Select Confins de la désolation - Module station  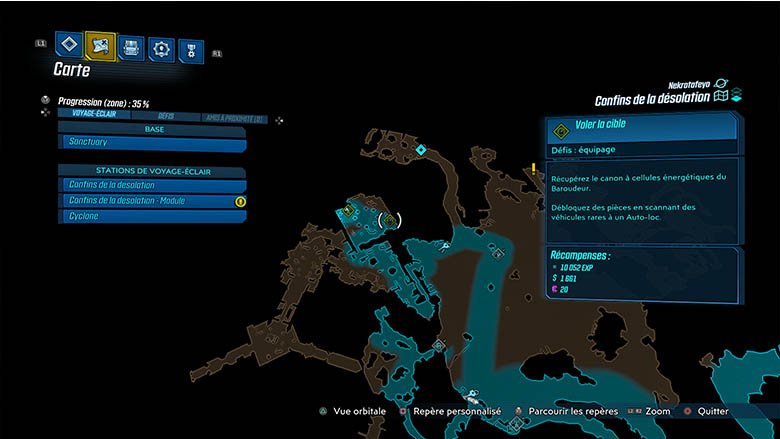(x=152, y=201)
